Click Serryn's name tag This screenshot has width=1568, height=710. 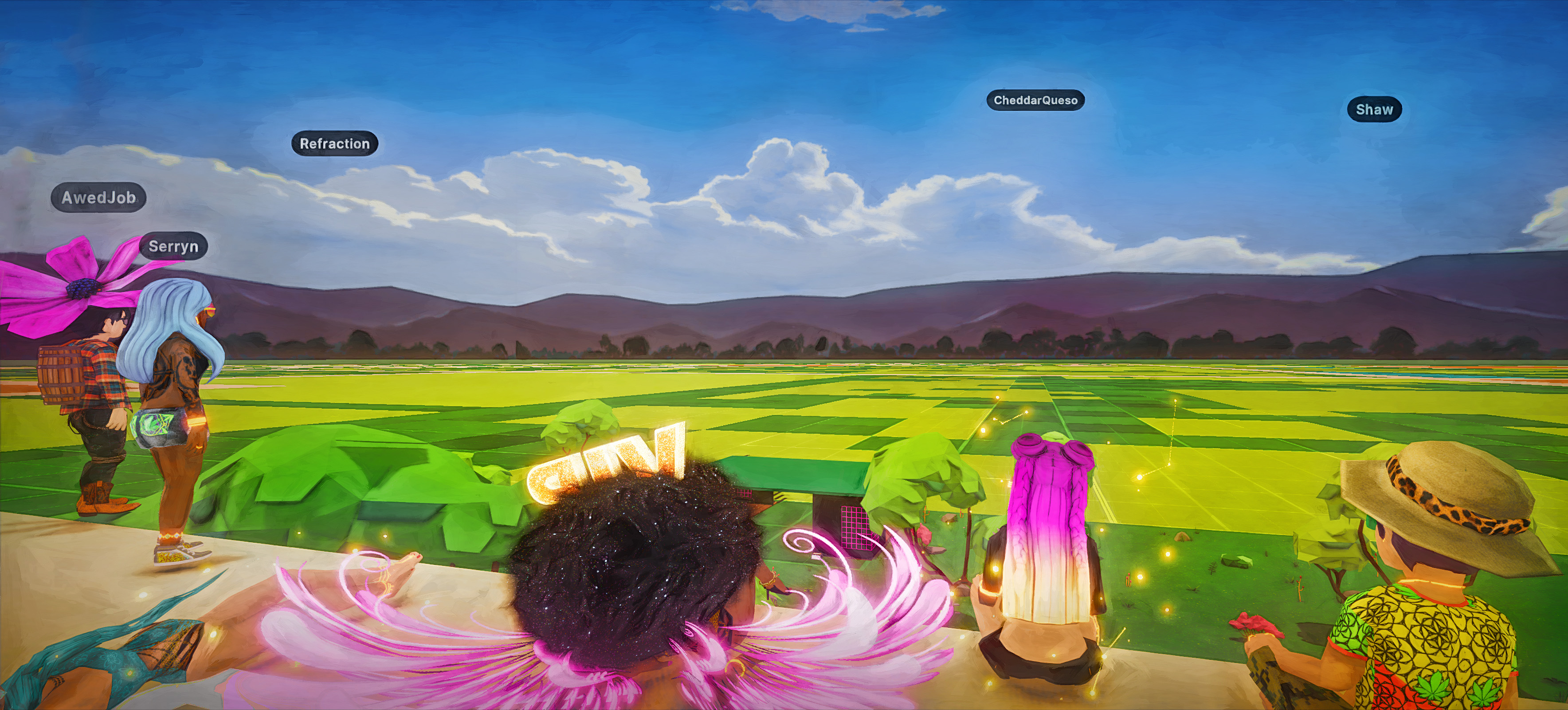(173, 247)
